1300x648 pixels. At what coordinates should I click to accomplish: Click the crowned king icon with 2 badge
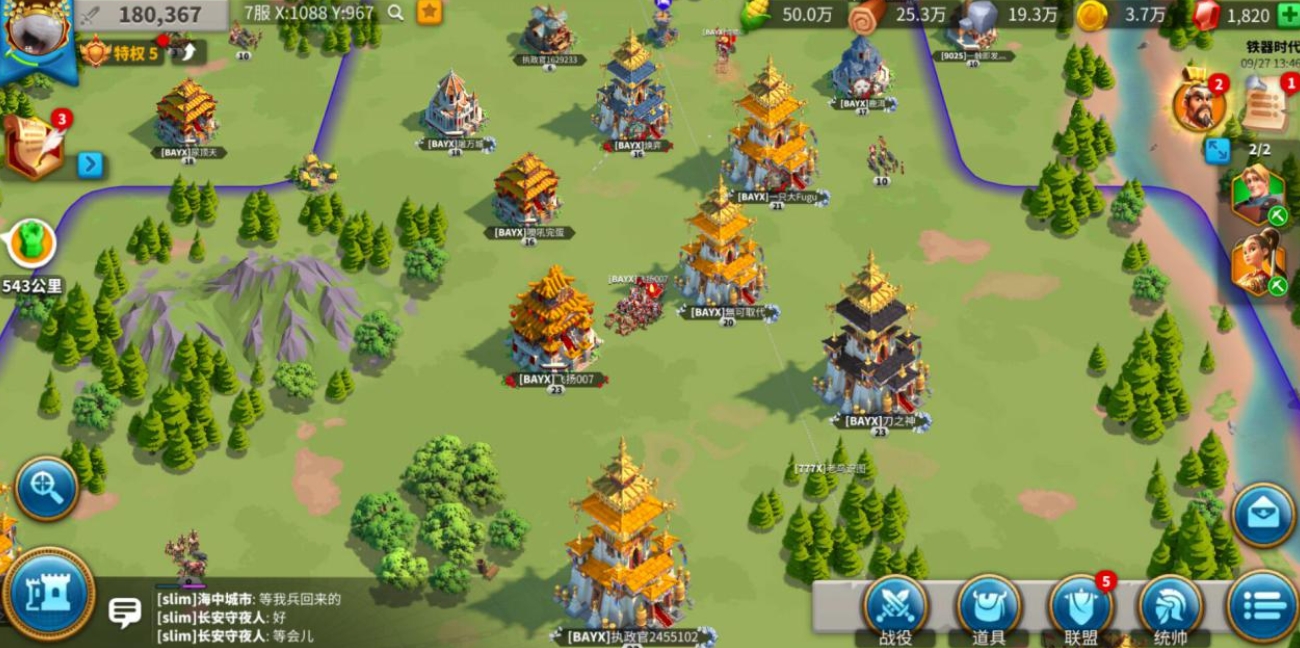(1198, 104)
